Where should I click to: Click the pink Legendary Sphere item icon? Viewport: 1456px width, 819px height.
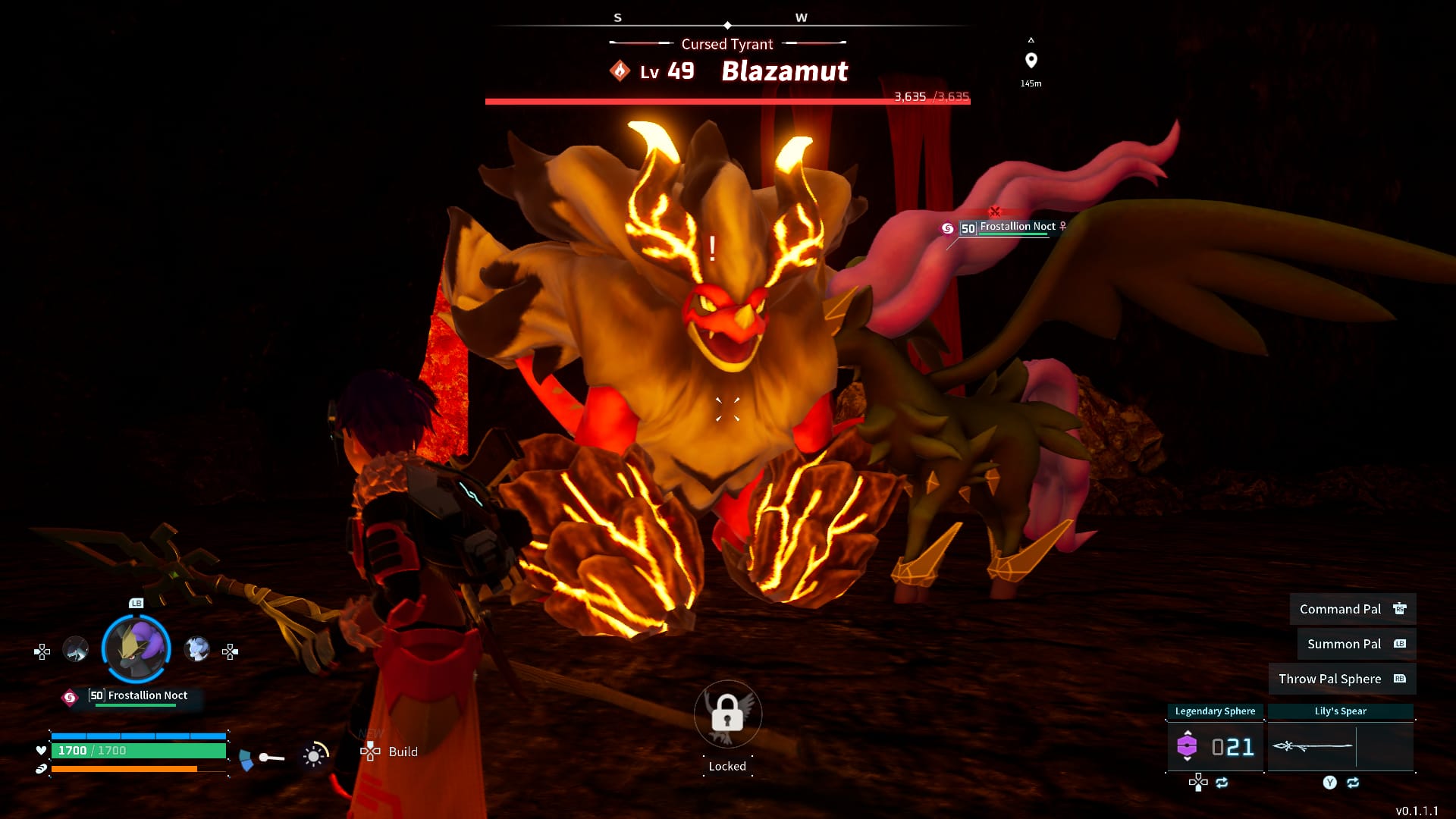(1188, 745)
